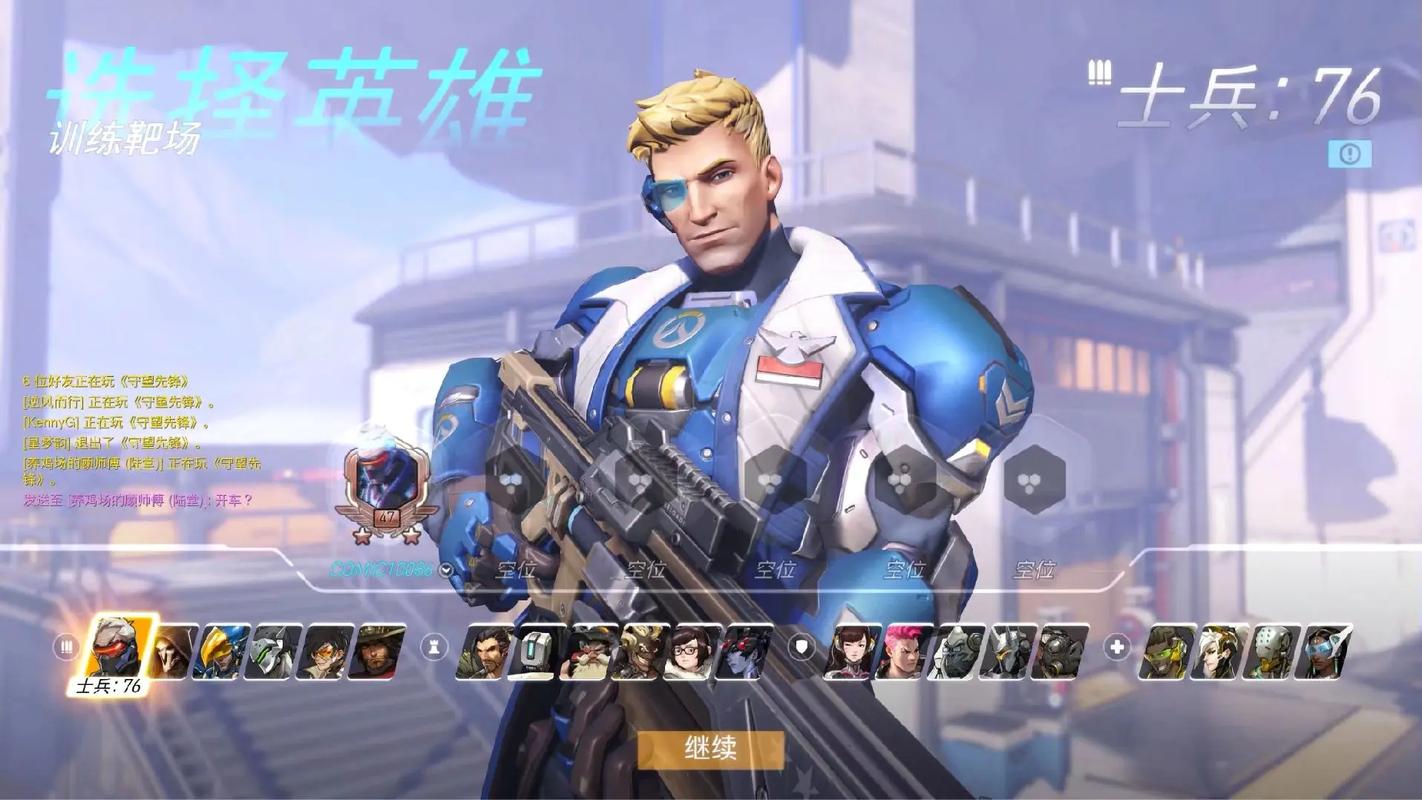Select the Mercy hero portrait
The image size is (1422, 800).
(1221, 652)
